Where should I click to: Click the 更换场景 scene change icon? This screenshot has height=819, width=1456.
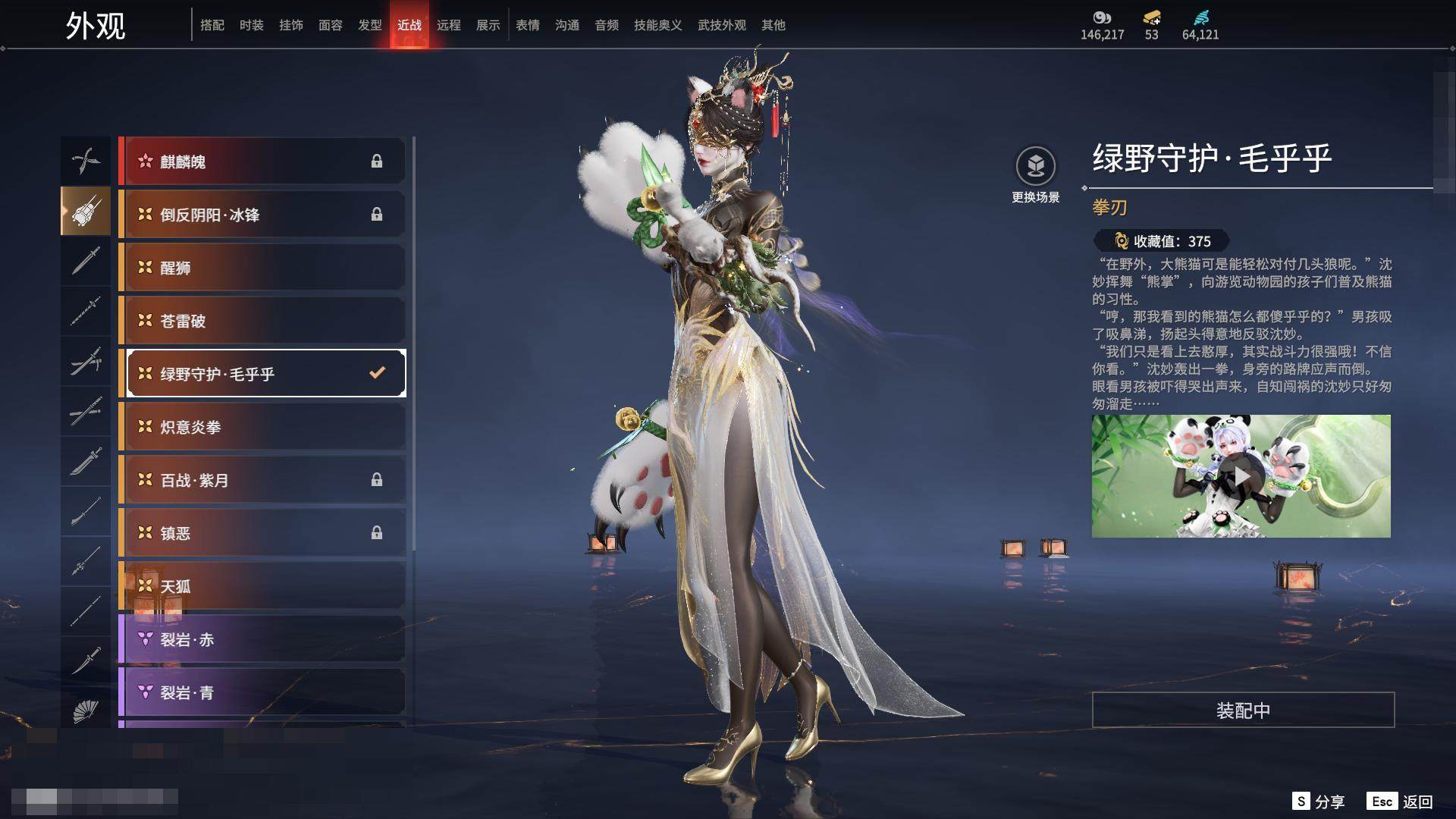tap(1035, 167)
